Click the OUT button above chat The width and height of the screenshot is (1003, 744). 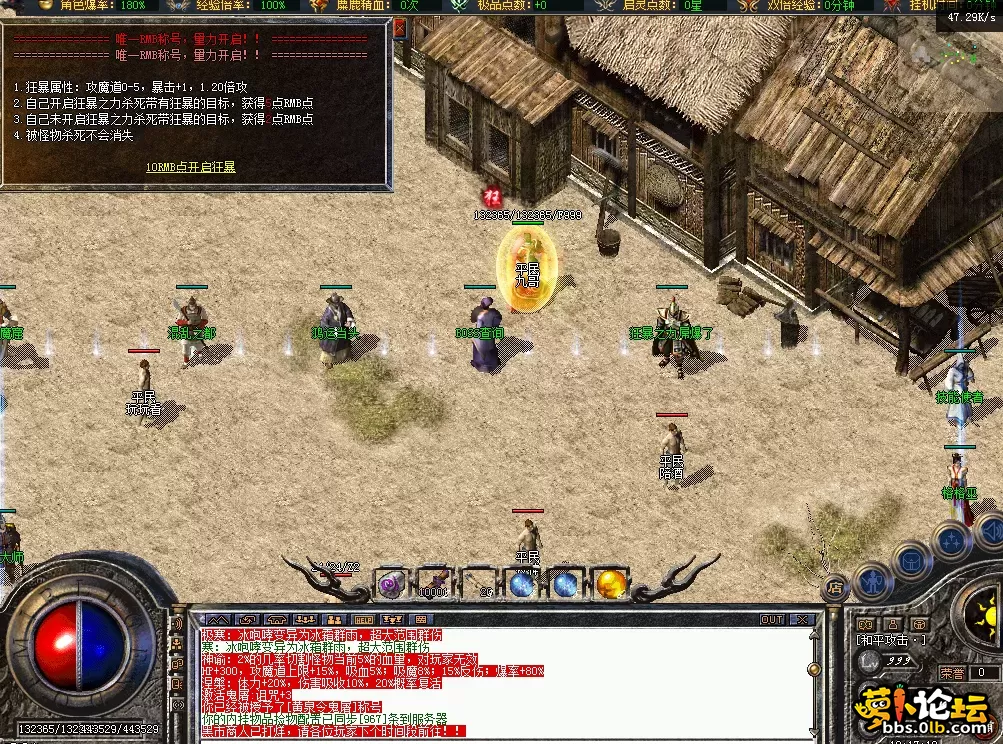point(772,620)
